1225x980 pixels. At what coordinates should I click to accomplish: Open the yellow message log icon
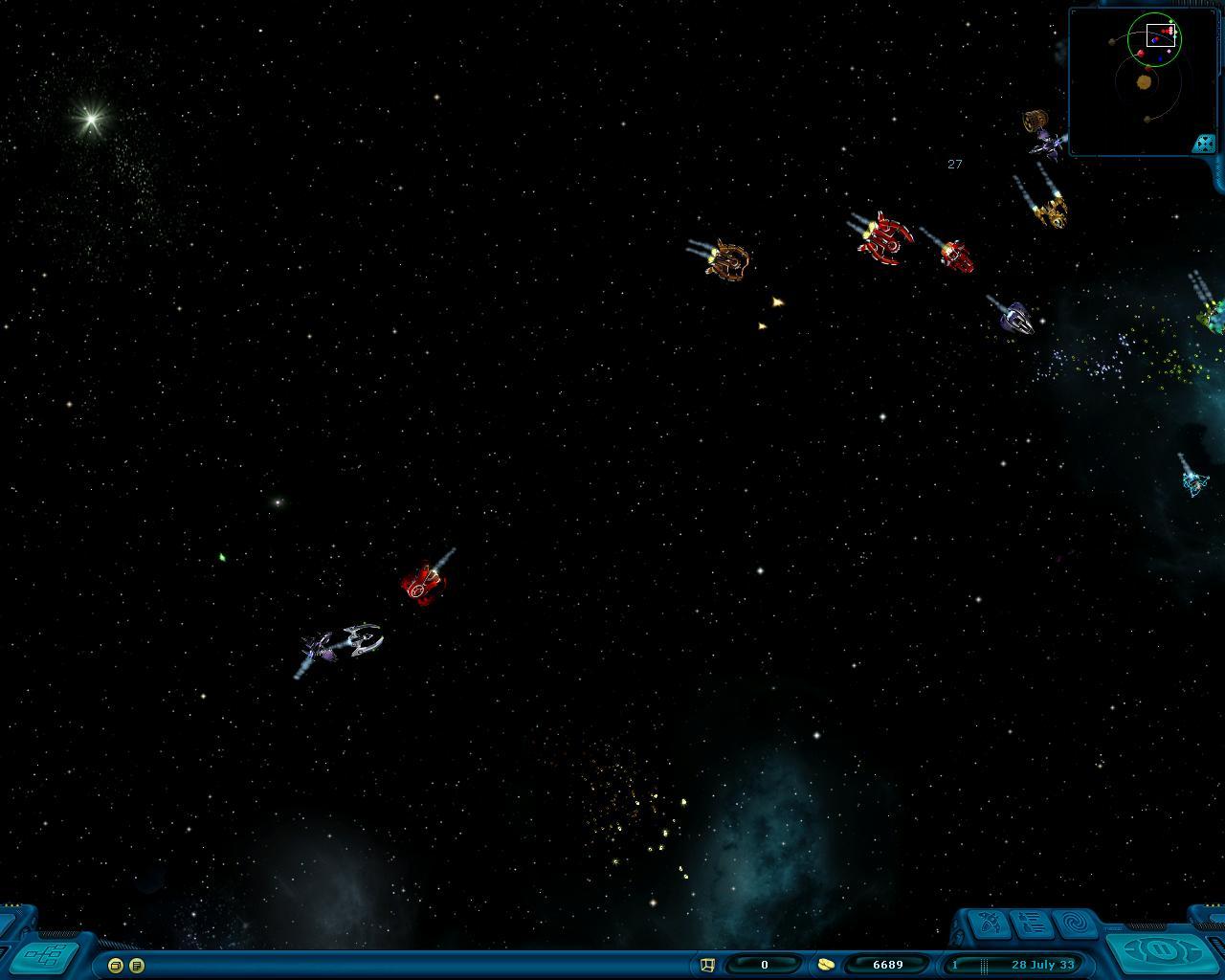[x=137, y=966]
